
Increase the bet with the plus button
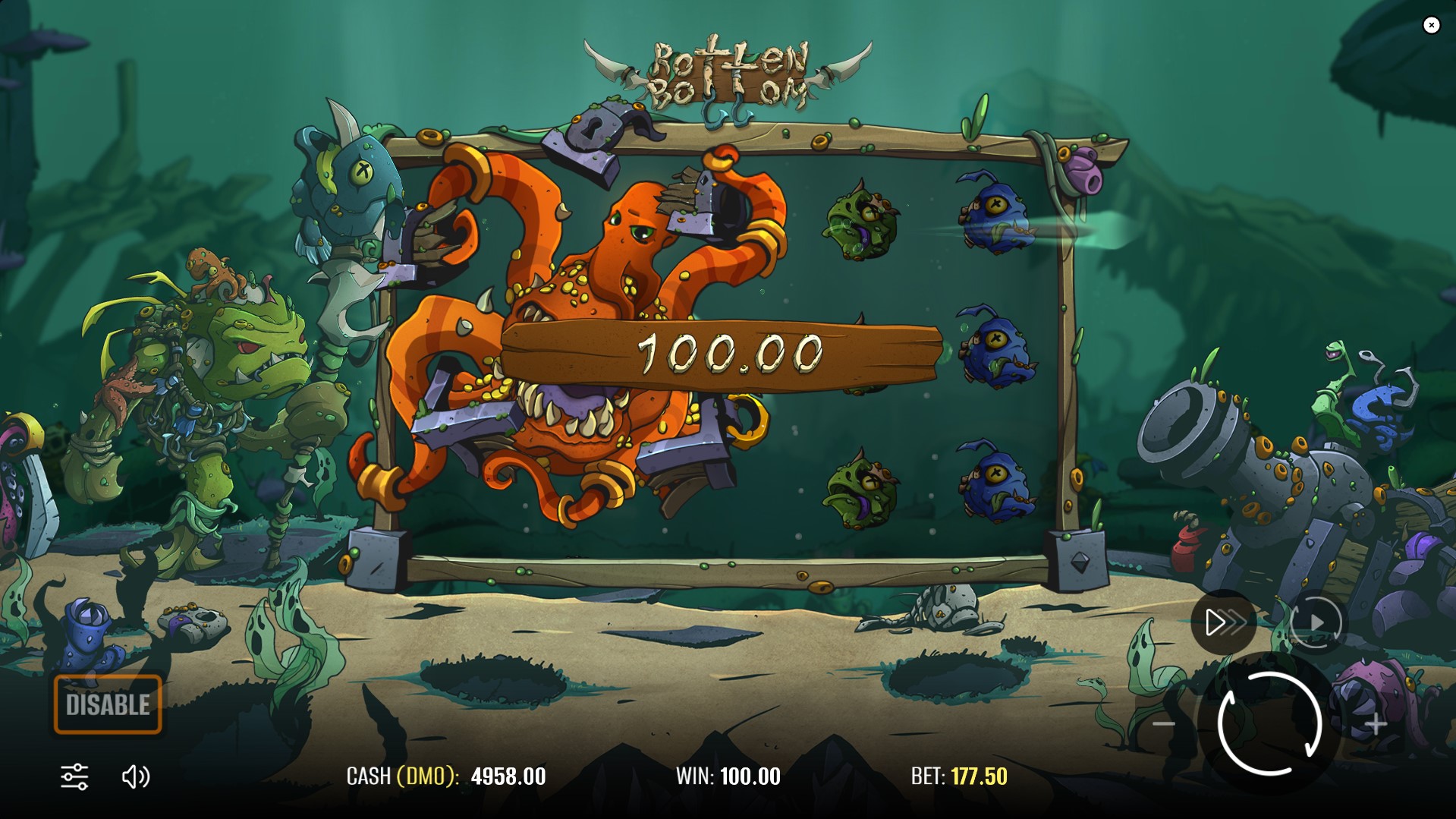point(1376,724)
